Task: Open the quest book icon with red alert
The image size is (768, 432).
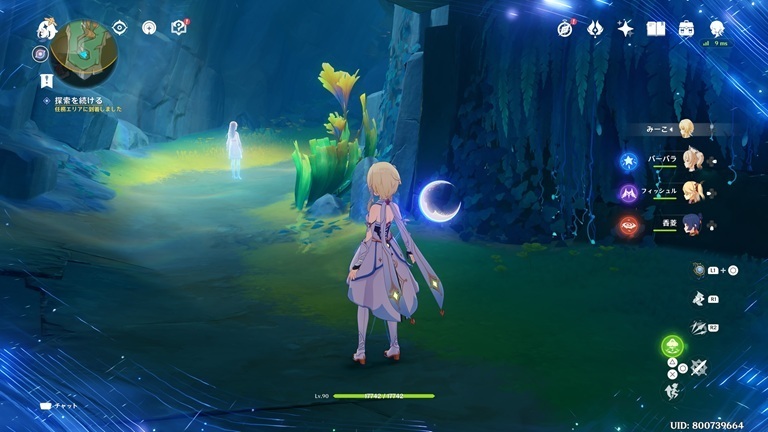Action: pyautogui.click(x=179, y=28)
